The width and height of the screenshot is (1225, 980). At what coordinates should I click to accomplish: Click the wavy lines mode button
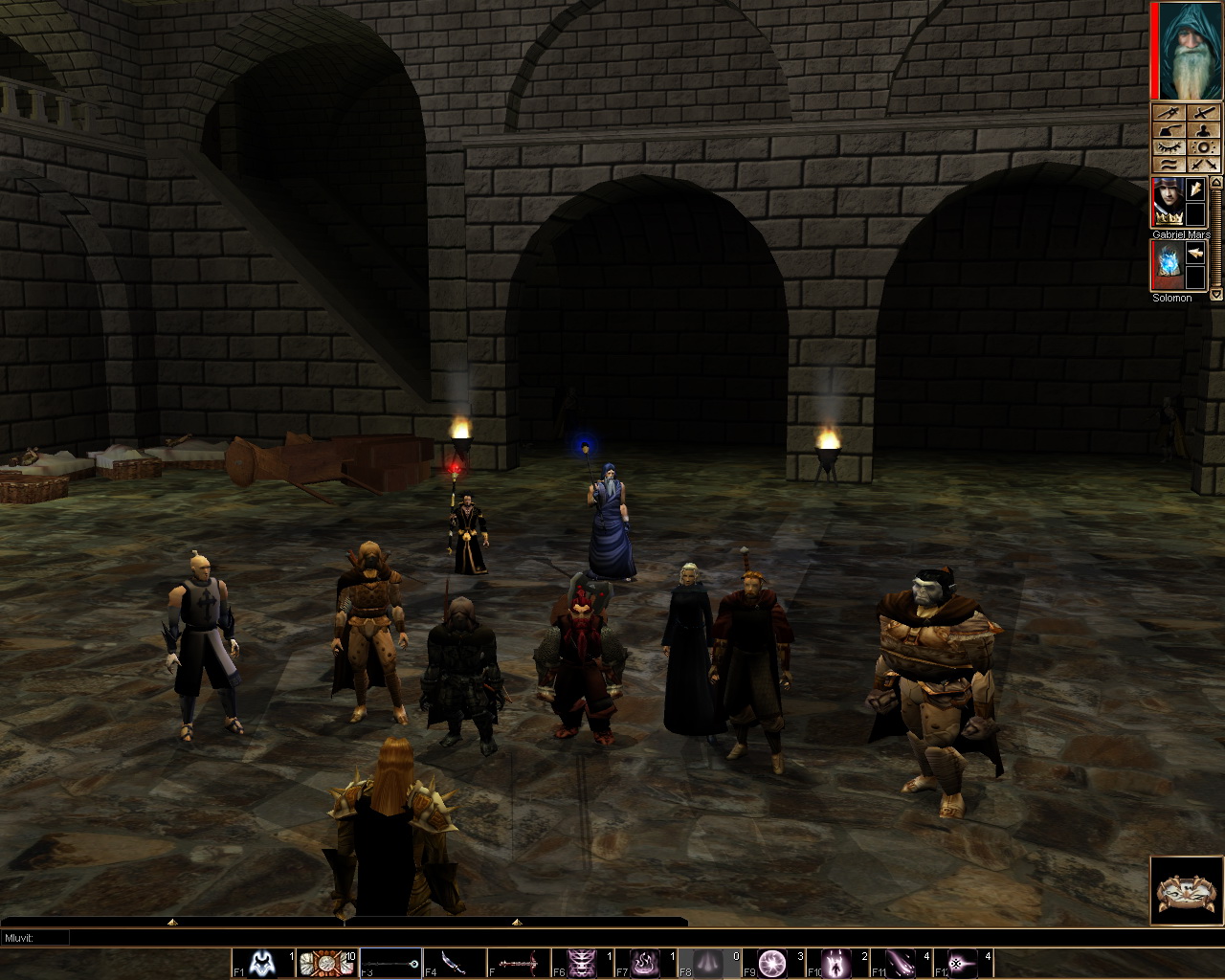pos(1168,165)
